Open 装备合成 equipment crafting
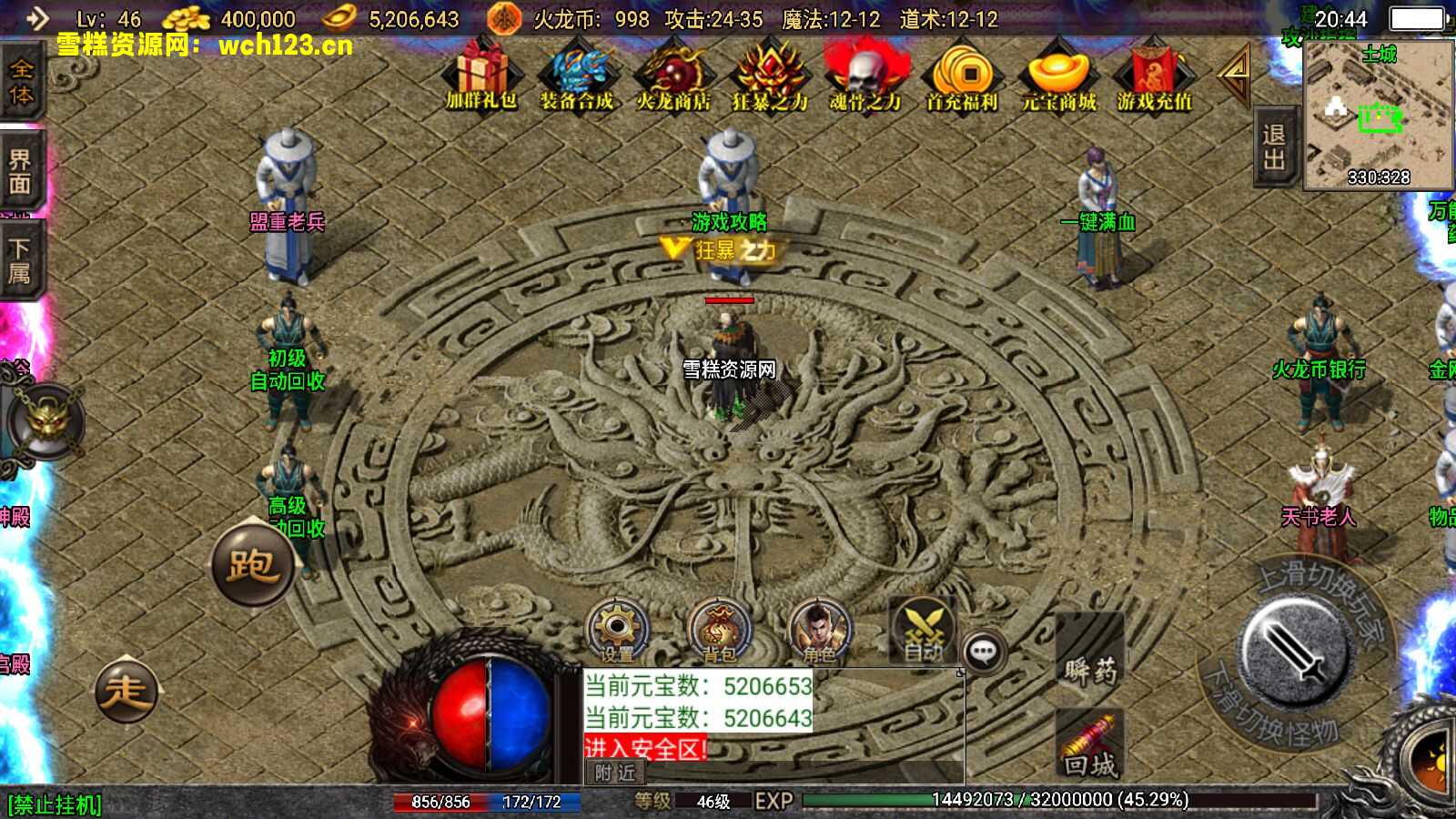The height and width of the screenshot is (819, 1456). tap(577, 76)
